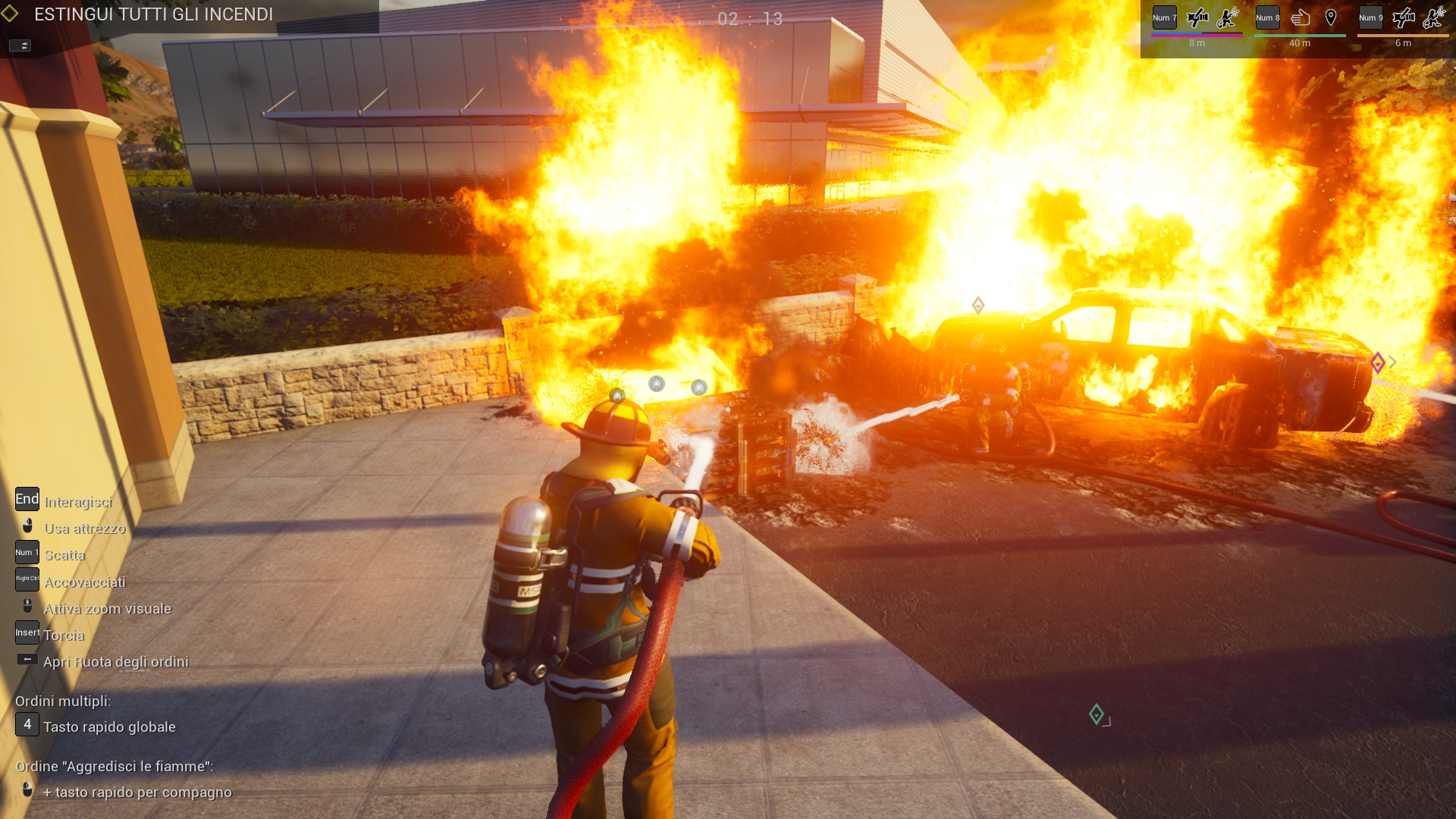Click the location pin icon of the 40 m teammate
This screenshot has width=1456, height=819.
click(1331, 17)
